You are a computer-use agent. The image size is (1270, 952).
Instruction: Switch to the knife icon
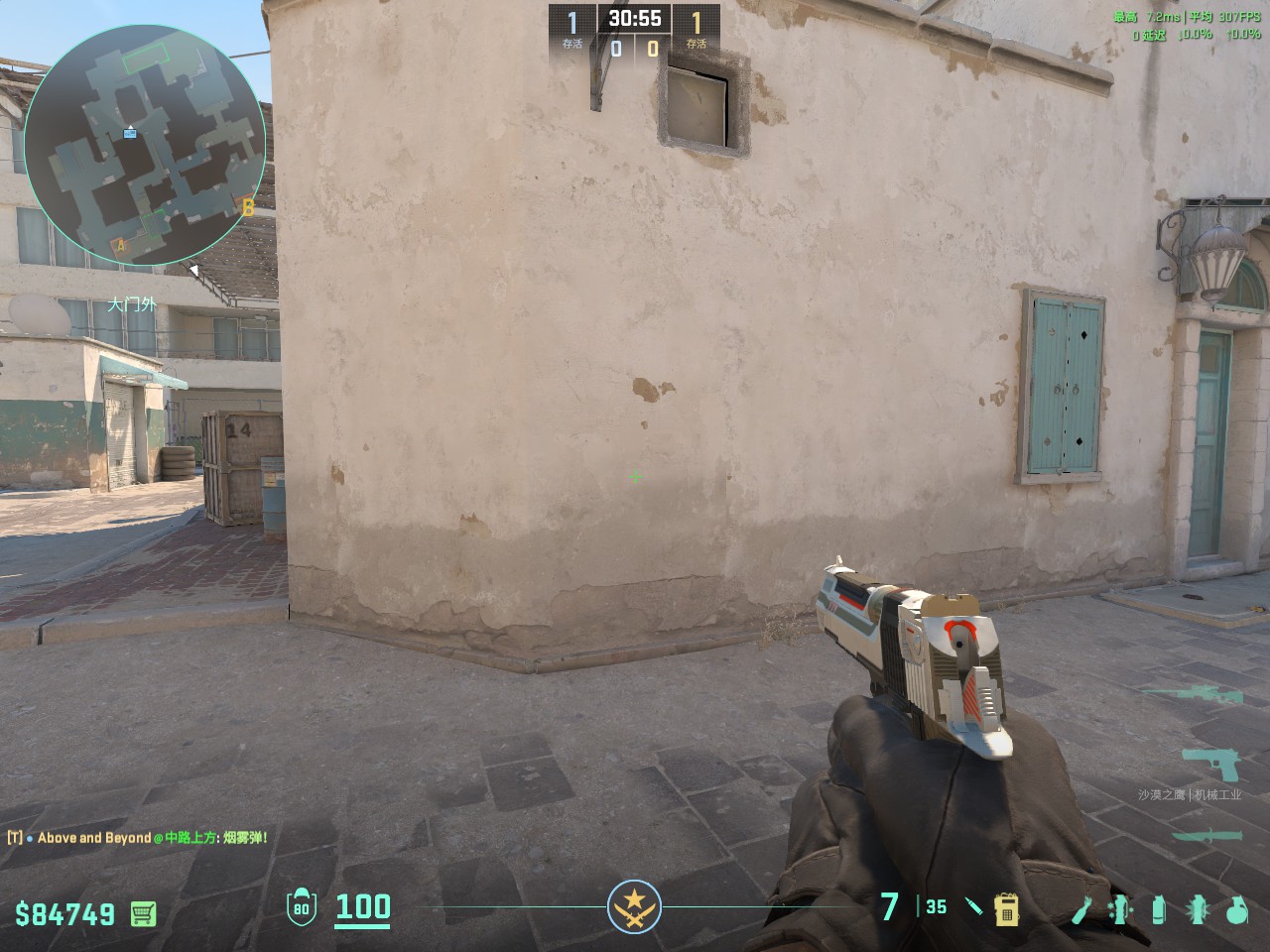(x=1206, y=835)
